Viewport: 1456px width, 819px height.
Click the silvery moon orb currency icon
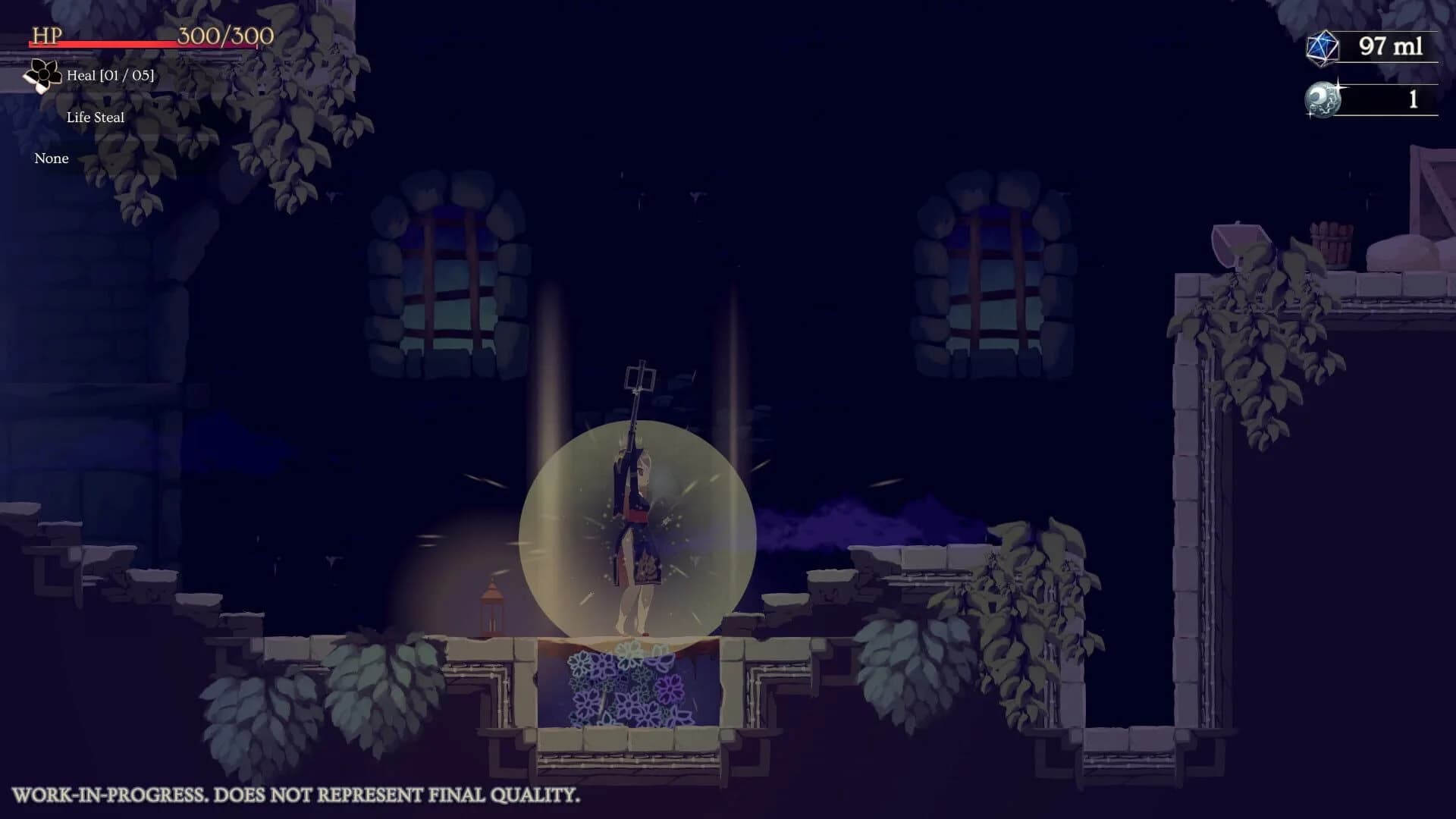pos(1322,97)
